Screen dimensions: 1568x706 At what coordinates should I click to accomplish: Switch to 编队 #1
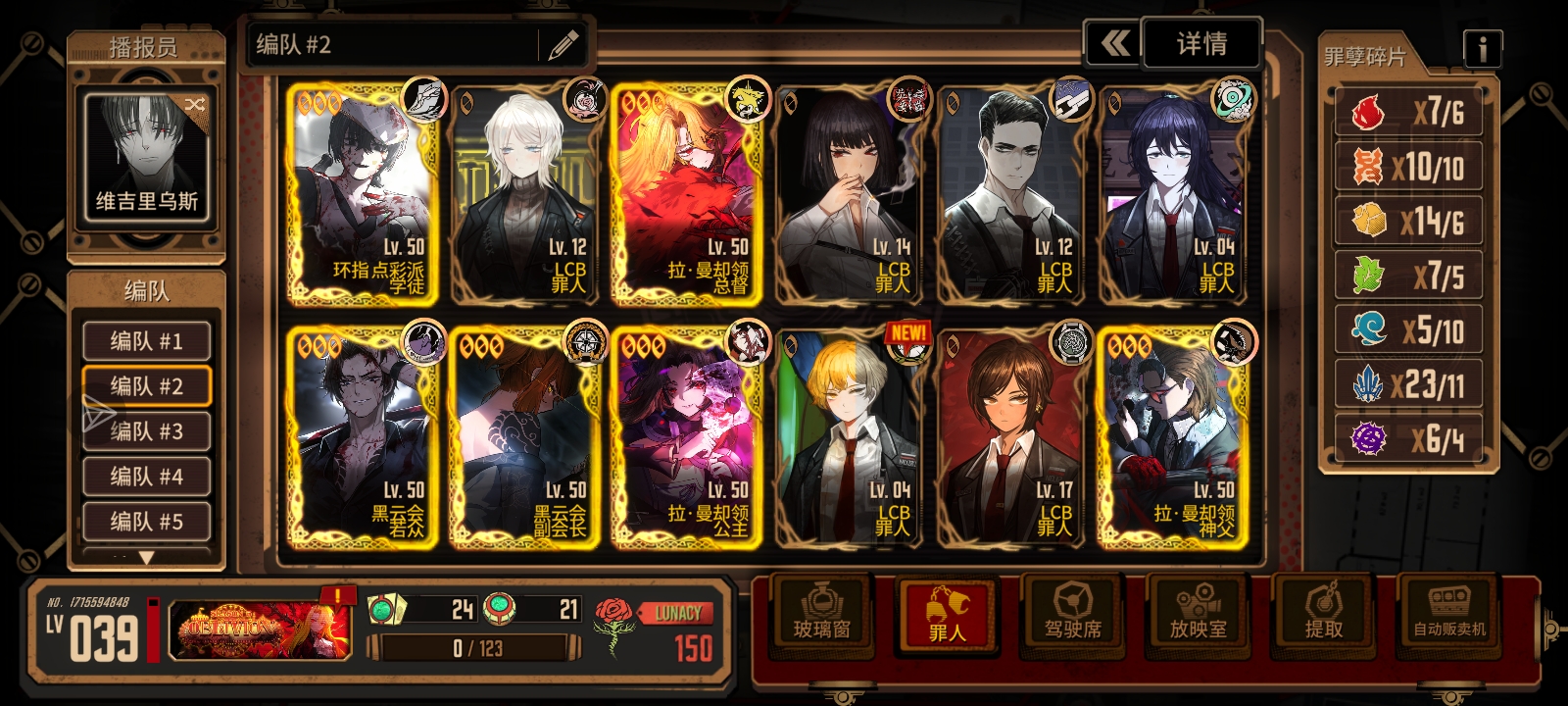pyautogui.click(x=146, y=341)
